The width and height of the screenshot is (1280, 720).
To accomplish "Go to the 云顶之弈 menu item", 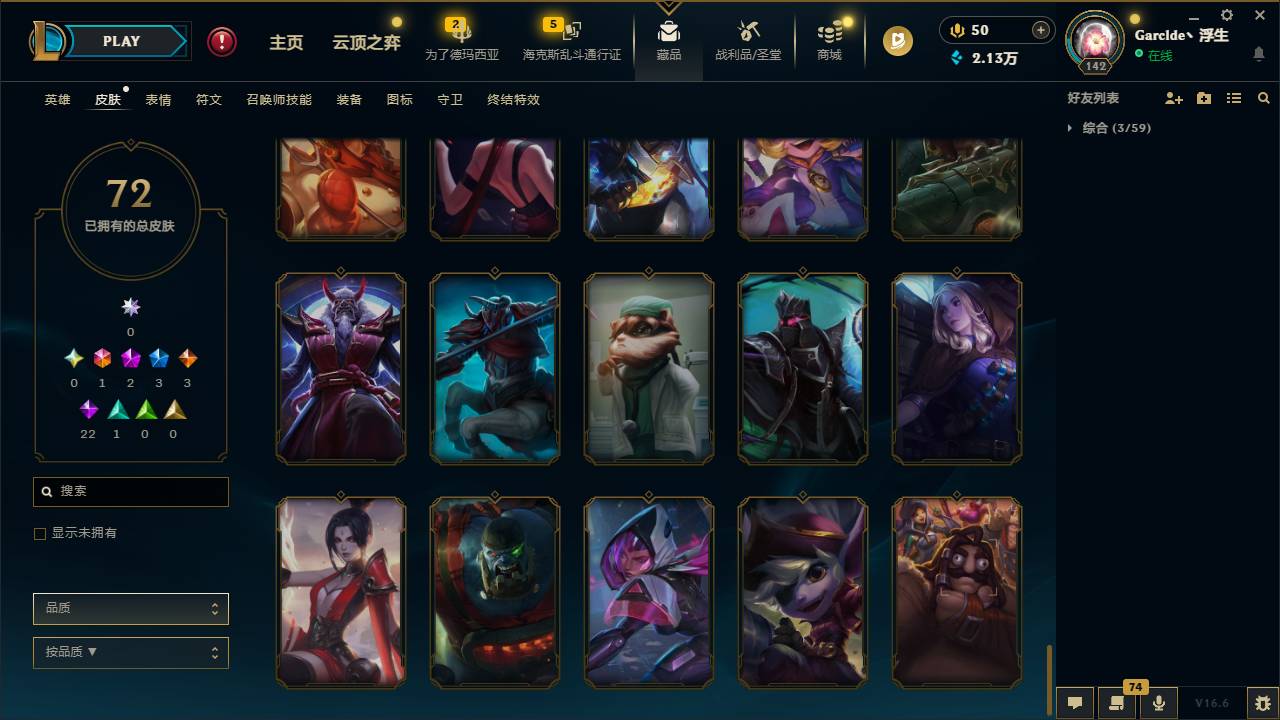I will point(365,41).
